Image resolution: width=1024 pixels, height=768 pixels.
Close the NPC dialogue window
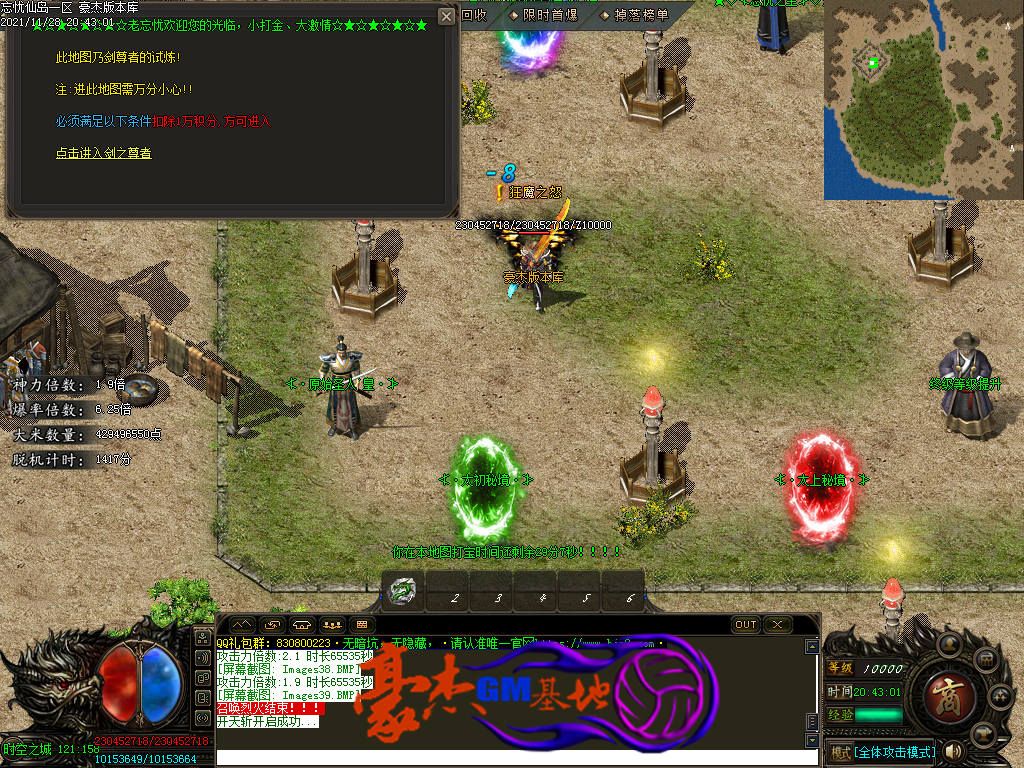coord(446,16)
